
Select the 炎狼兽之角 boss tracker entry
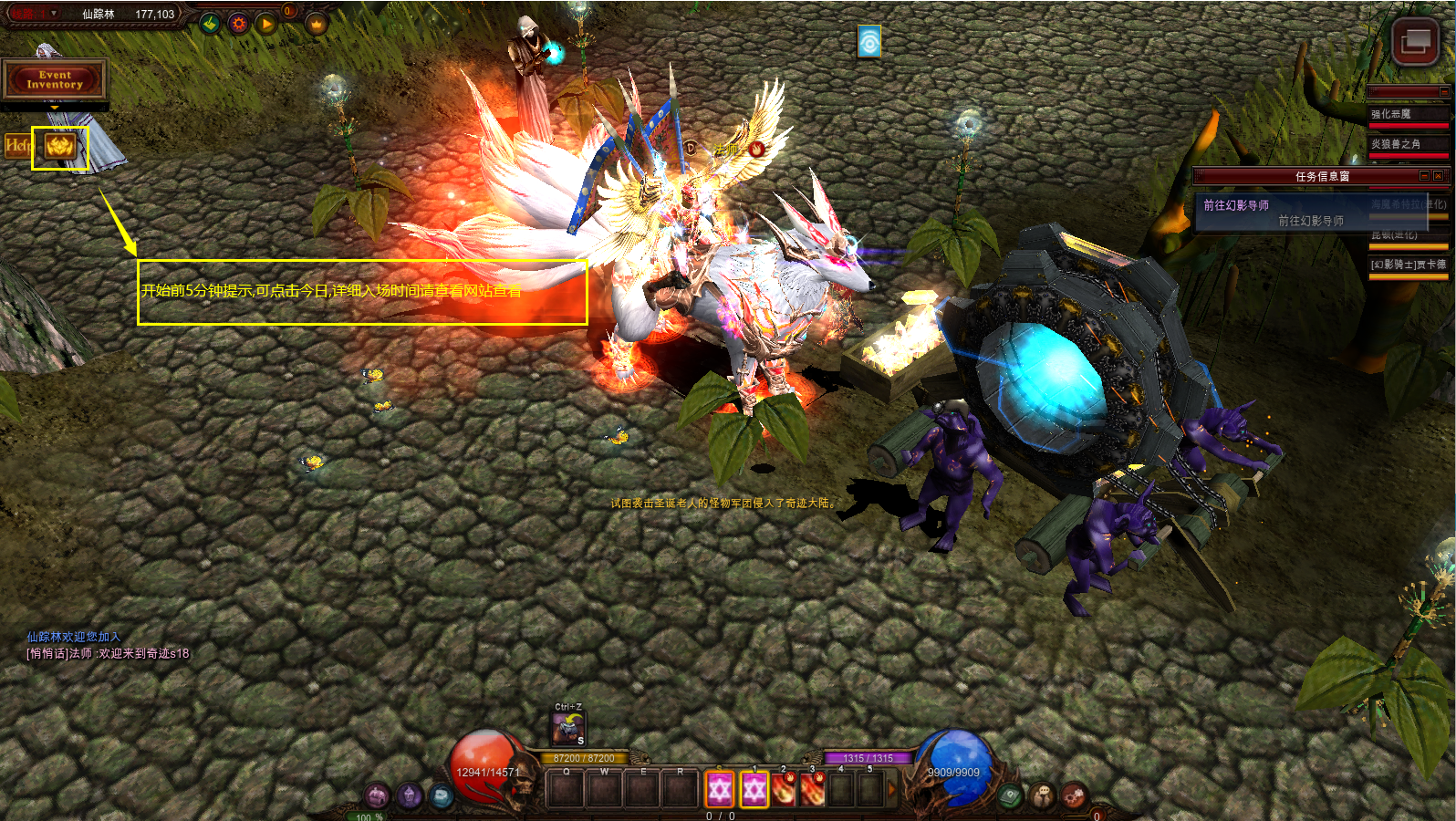(x=1395, y=144)
